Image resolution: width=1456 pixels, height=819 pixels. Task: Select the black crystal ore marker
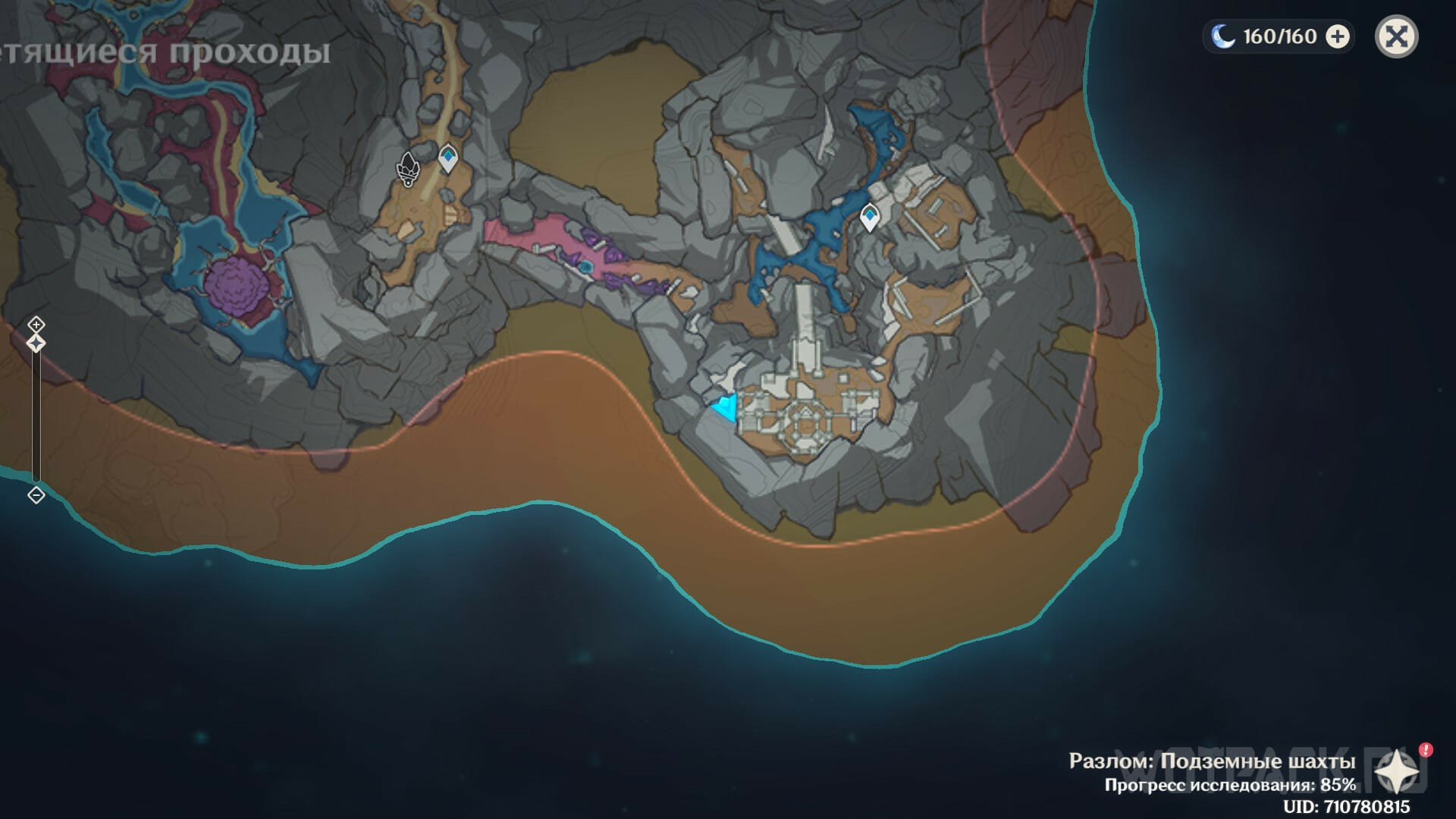(409, 168)
